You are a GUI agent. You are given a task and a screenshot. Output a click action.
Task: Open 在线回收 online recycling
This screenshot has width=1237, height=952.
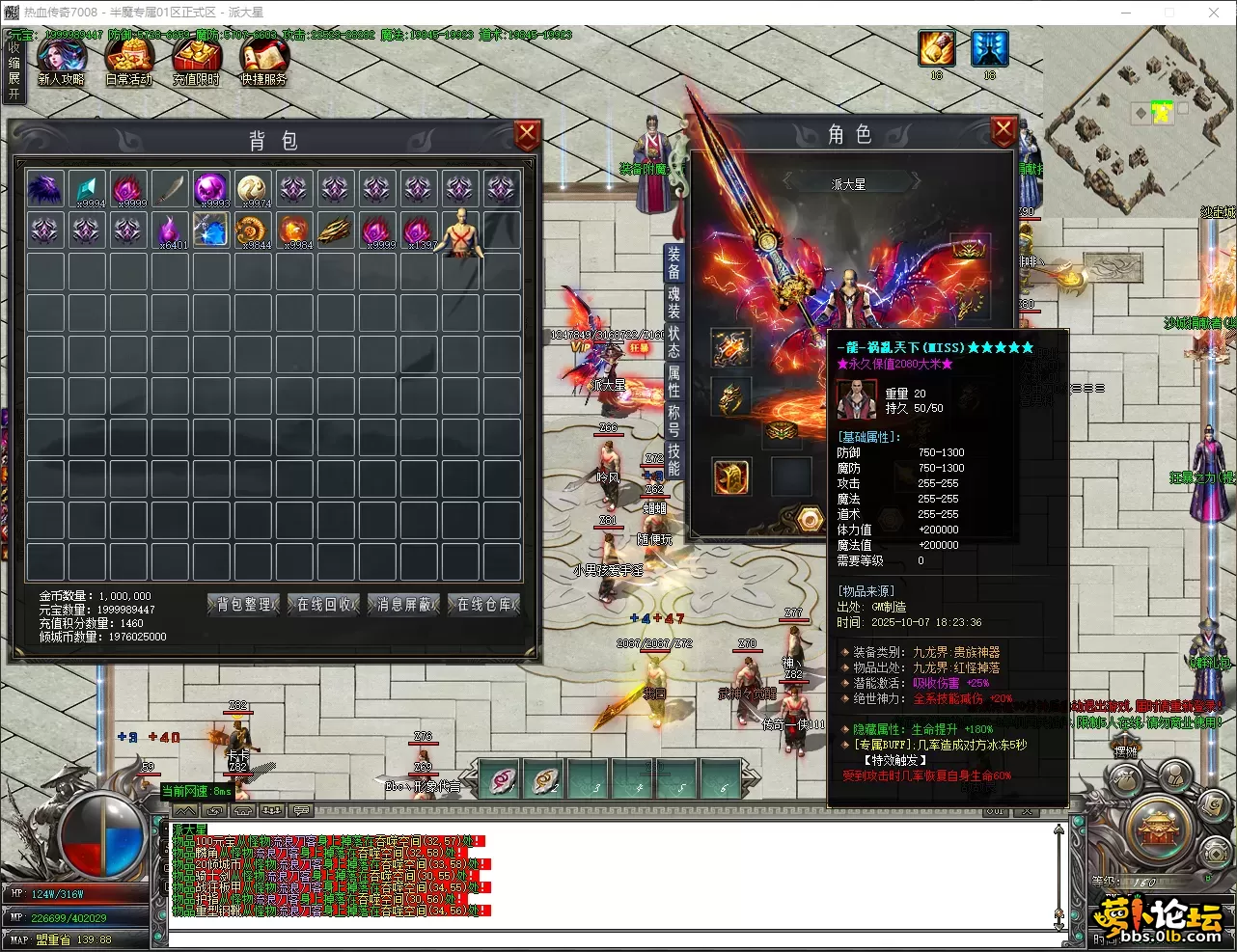324,605
